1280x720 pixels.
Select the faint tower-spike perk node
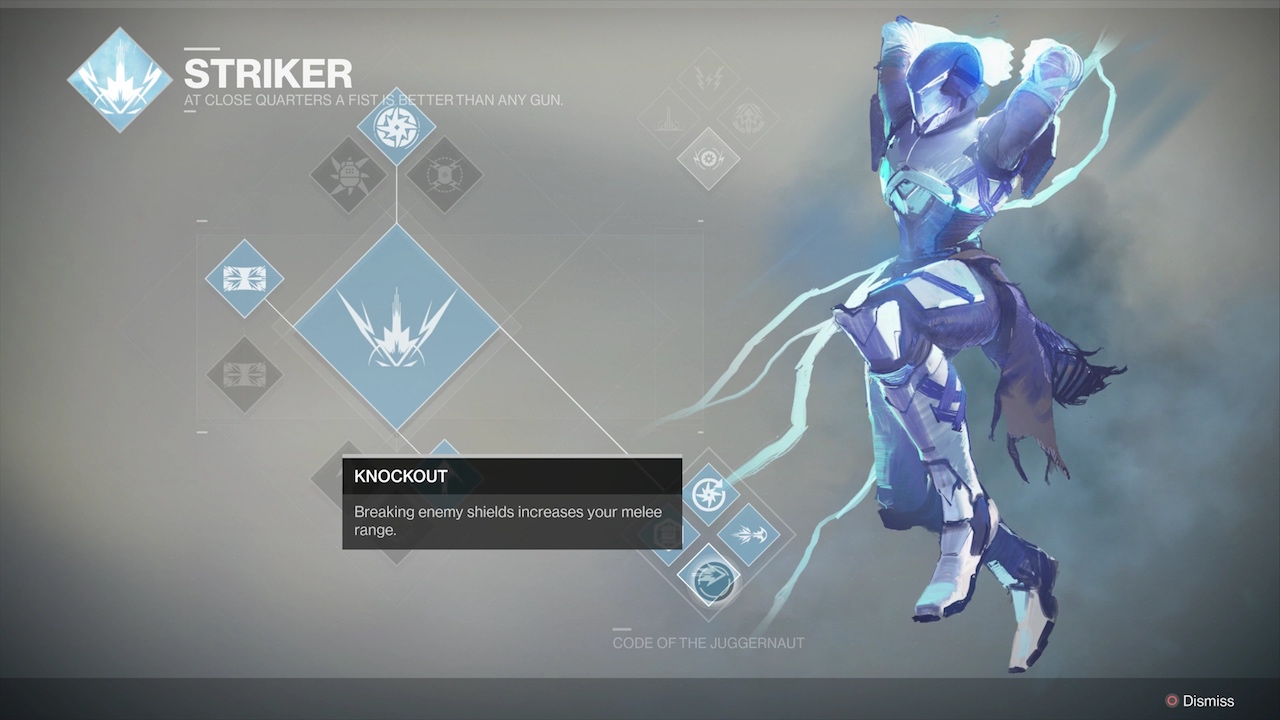click(667, 118)
